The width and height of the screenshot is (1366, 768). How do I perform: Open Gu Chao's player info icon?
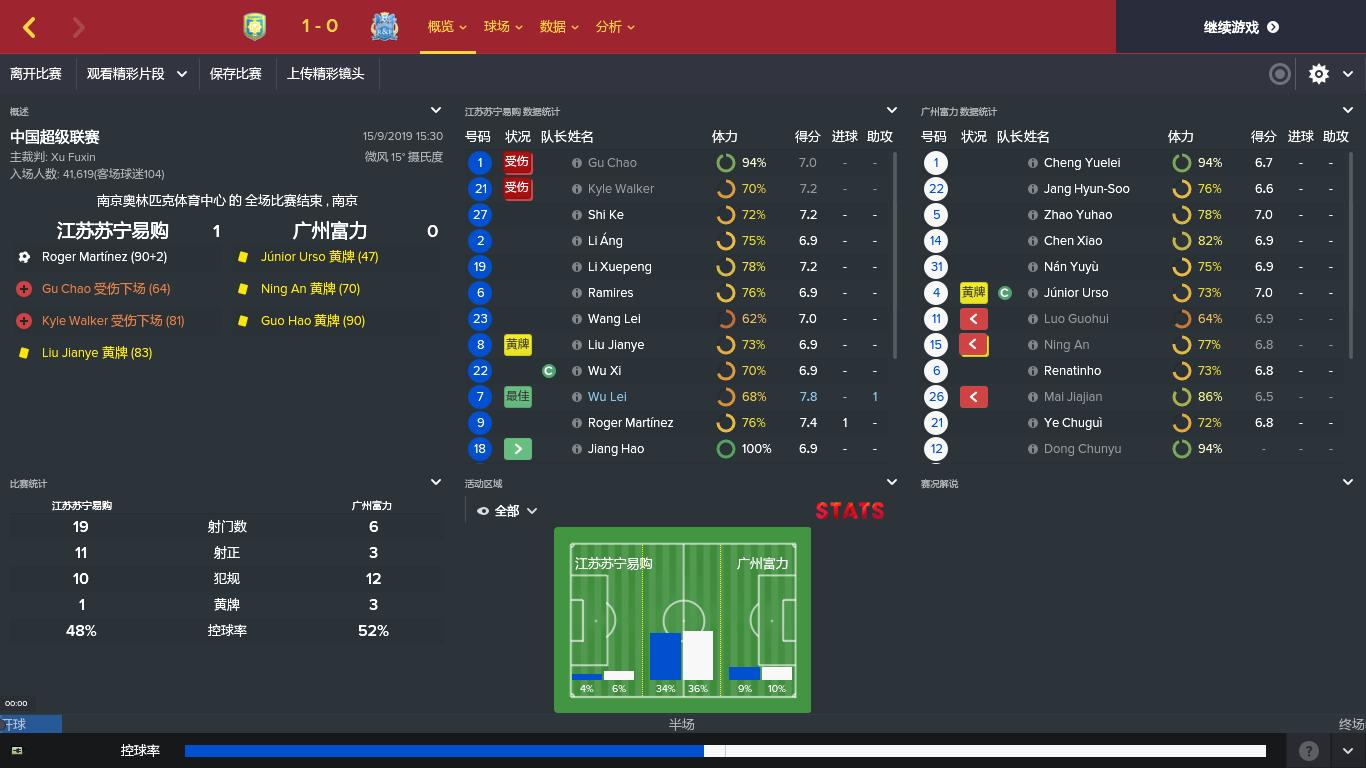(x=576, y=162)
